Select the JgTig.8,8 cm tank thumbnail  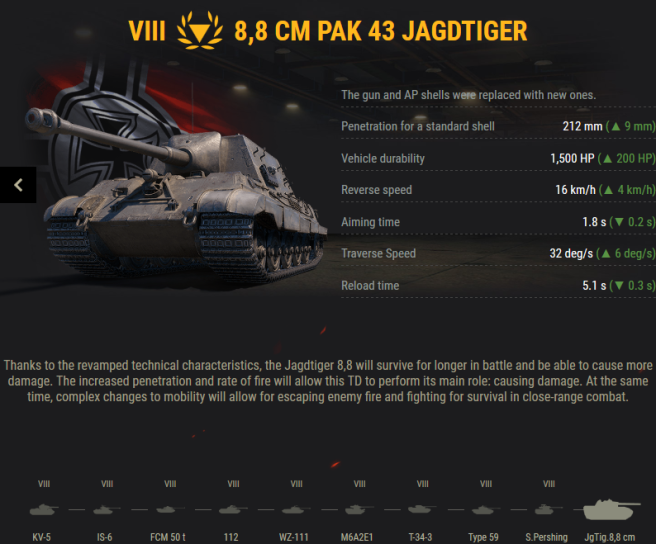coord(609,511)
